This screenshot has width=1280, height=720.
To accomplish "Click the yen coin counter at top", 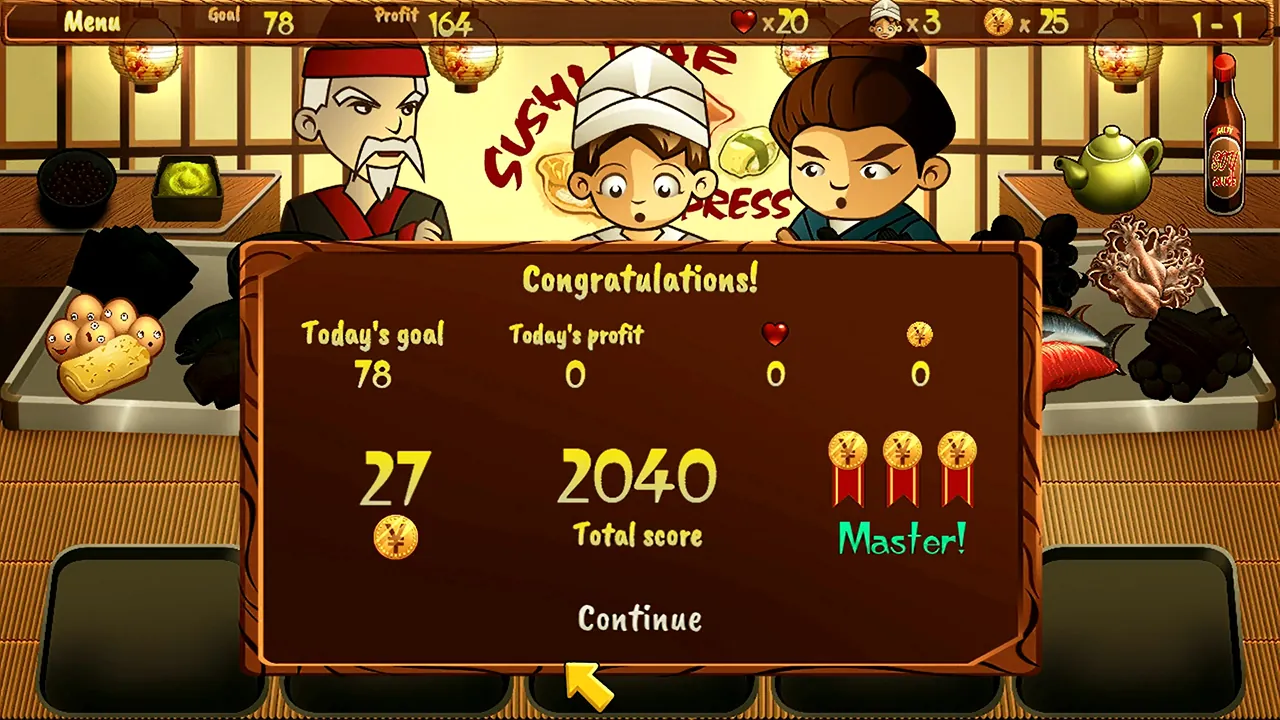I will coord(997,22).
